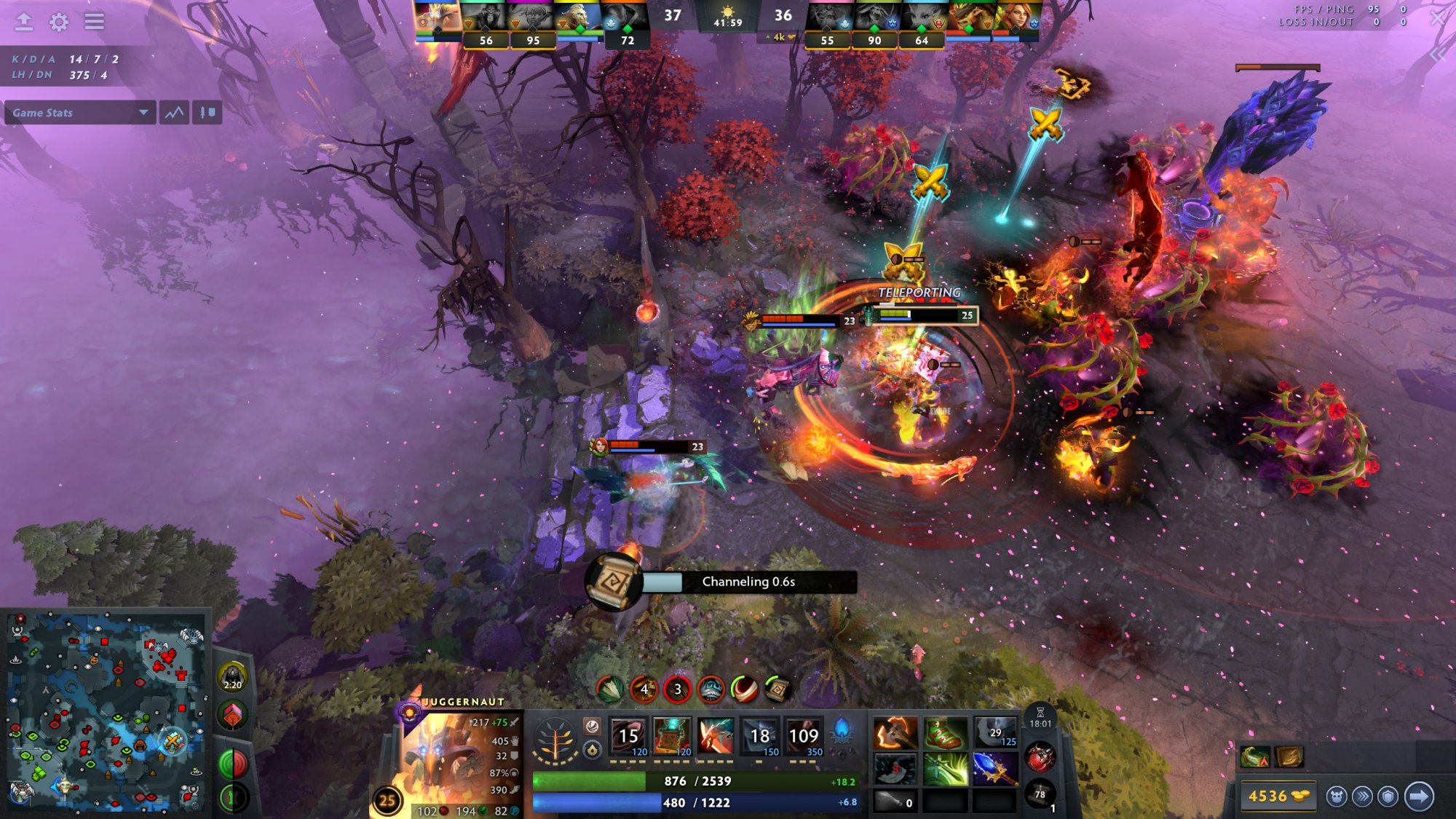Open the settings gear menu
This screenshot has height=819, width=1456.
tap(59, 22)
